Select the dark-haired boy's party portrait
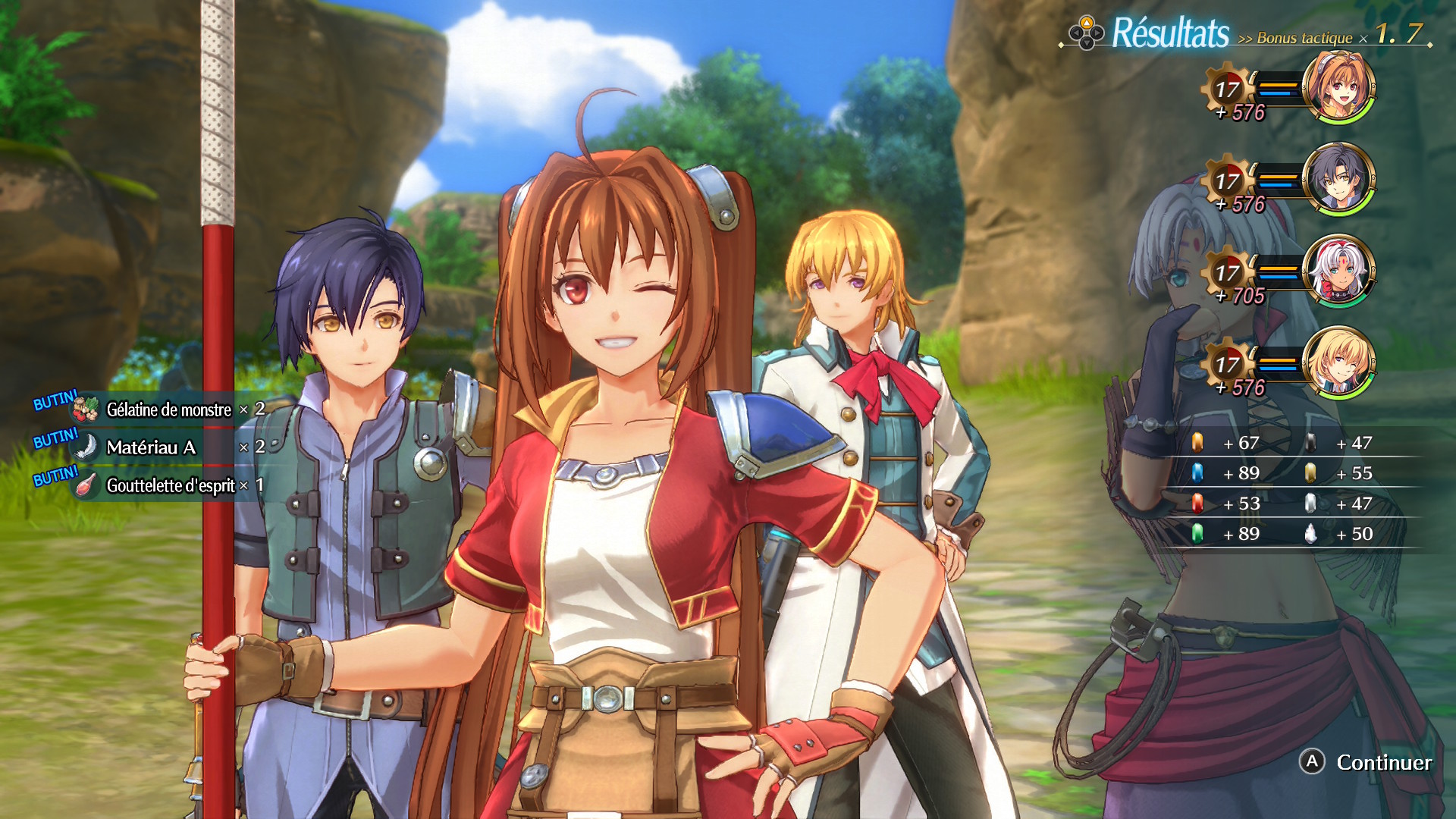 click(x=1338, y=179)
